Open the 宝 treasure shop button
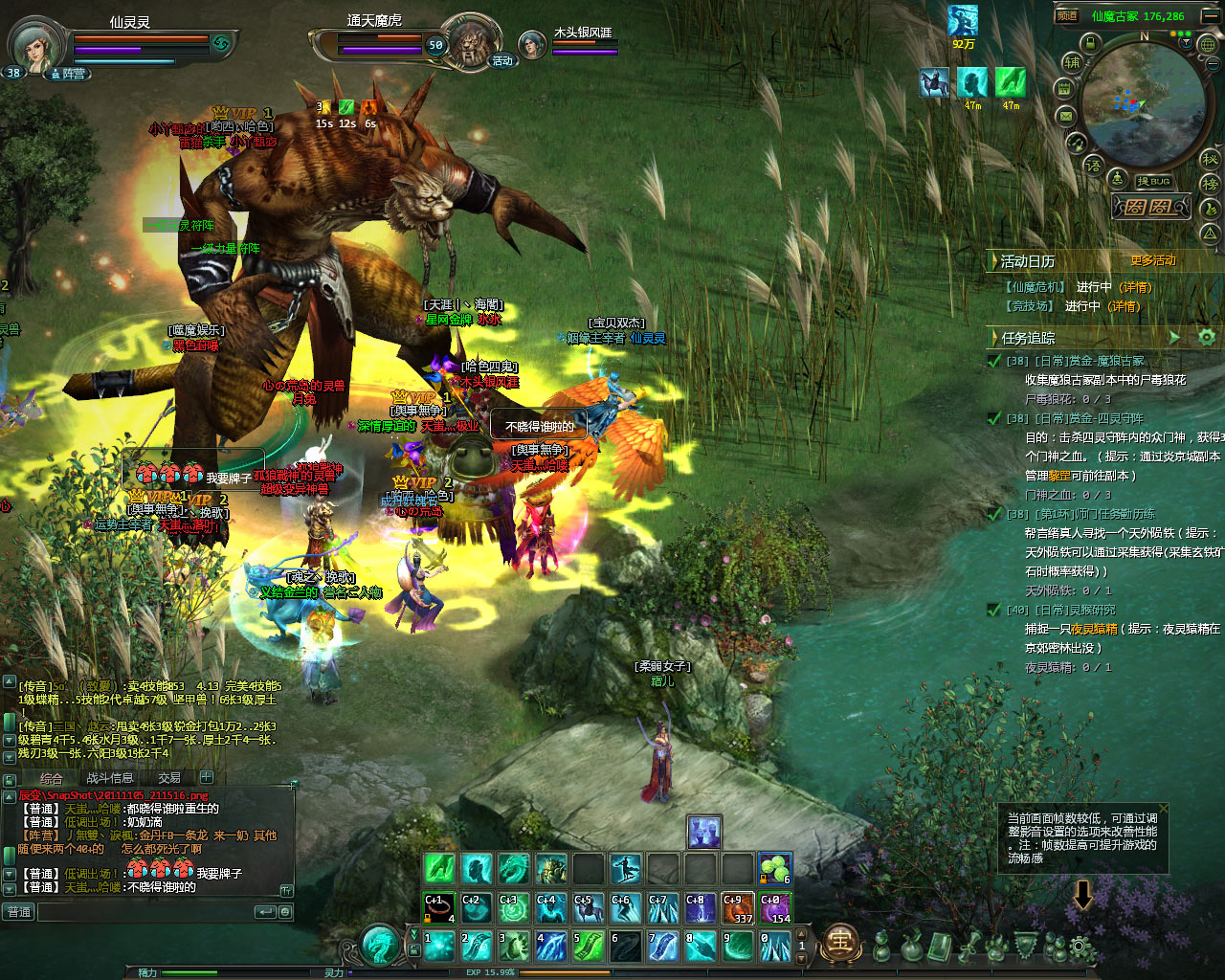The width and height of the screenshot is (1225, 980). [x=841, y=943]
